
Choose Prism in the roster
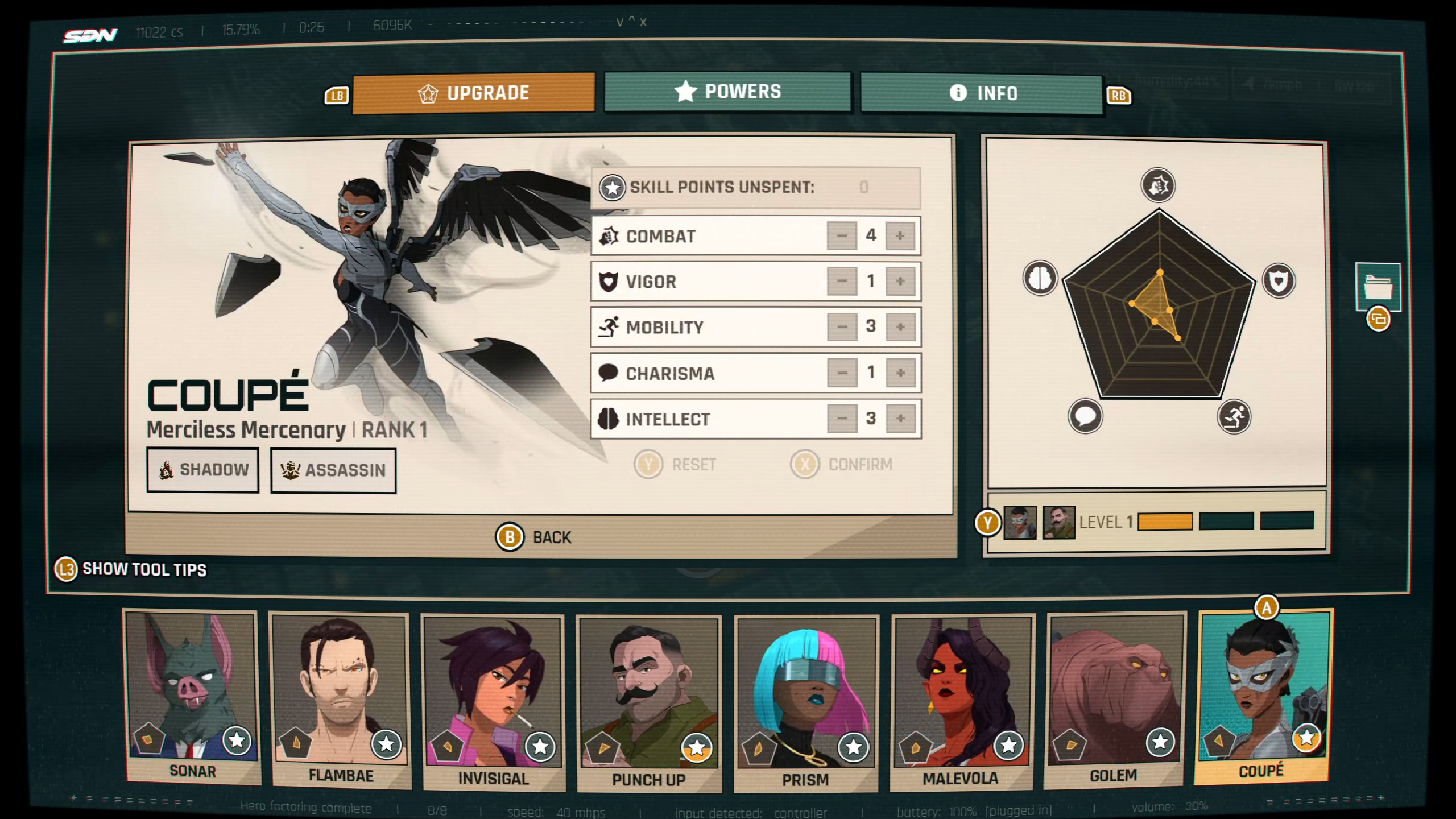[805, 702]
